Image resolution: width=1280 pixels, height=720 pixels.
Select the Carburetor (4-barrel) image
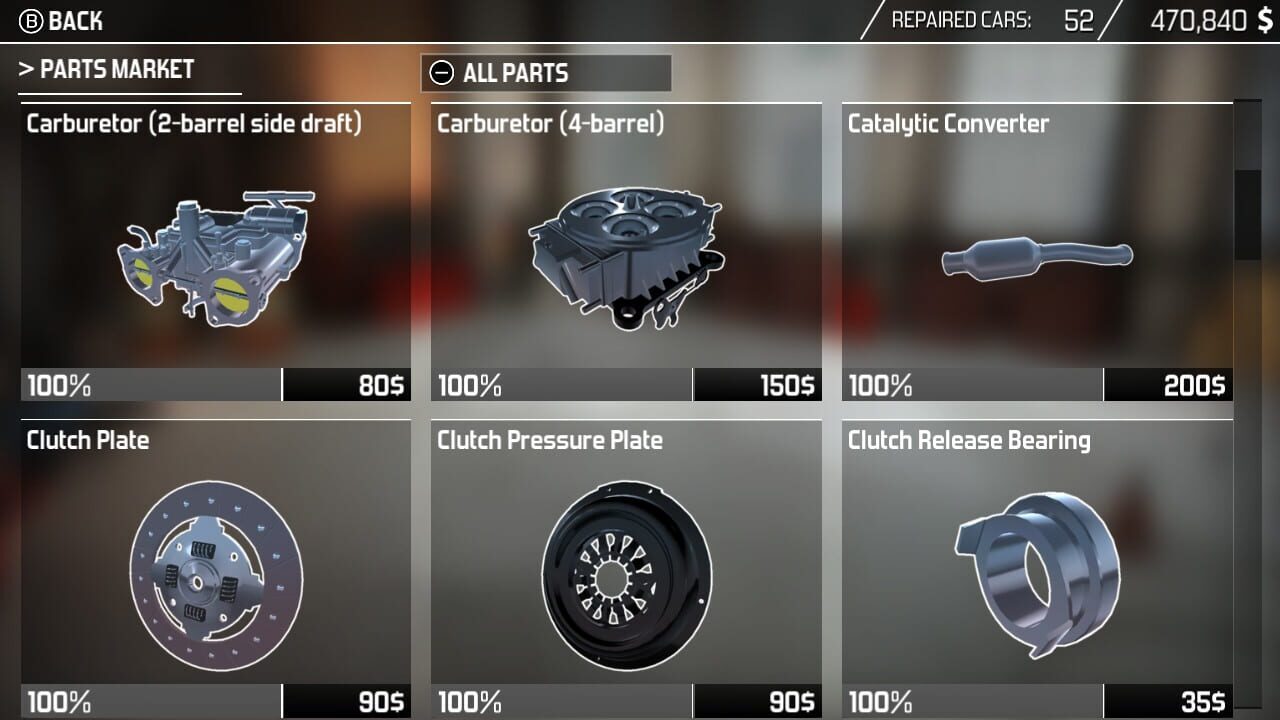pos(626,255)
